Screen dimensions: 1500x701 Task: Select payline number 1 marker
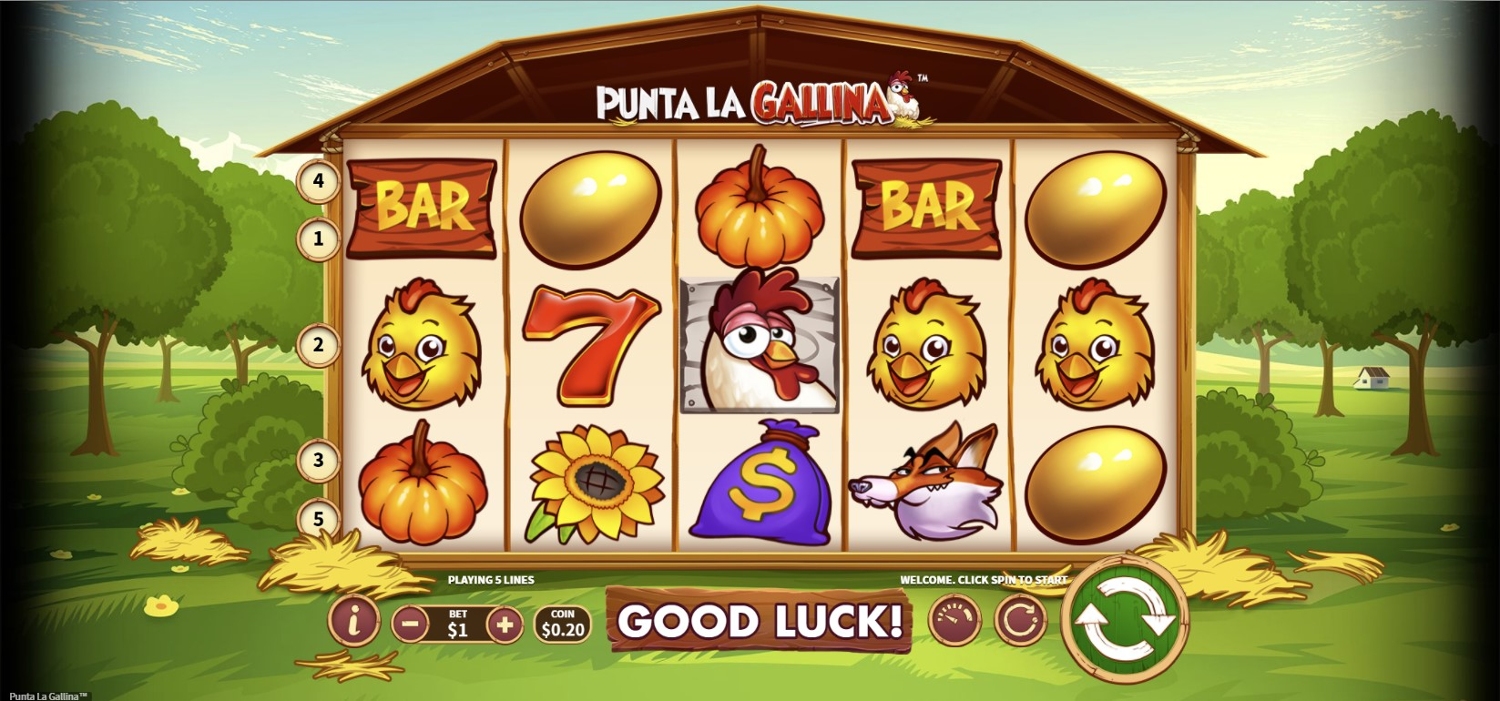319,239
